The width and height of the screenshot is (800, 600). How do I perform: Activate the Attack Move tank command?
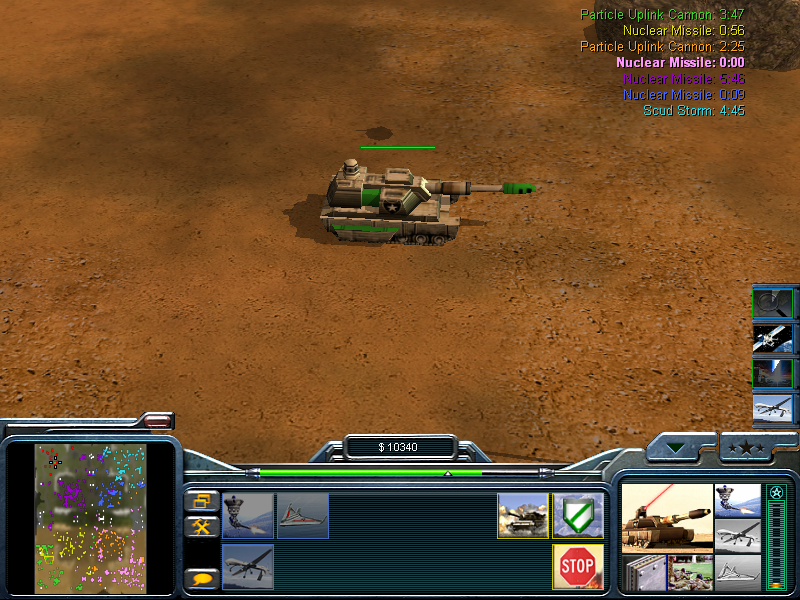click(x=523, y=515)
